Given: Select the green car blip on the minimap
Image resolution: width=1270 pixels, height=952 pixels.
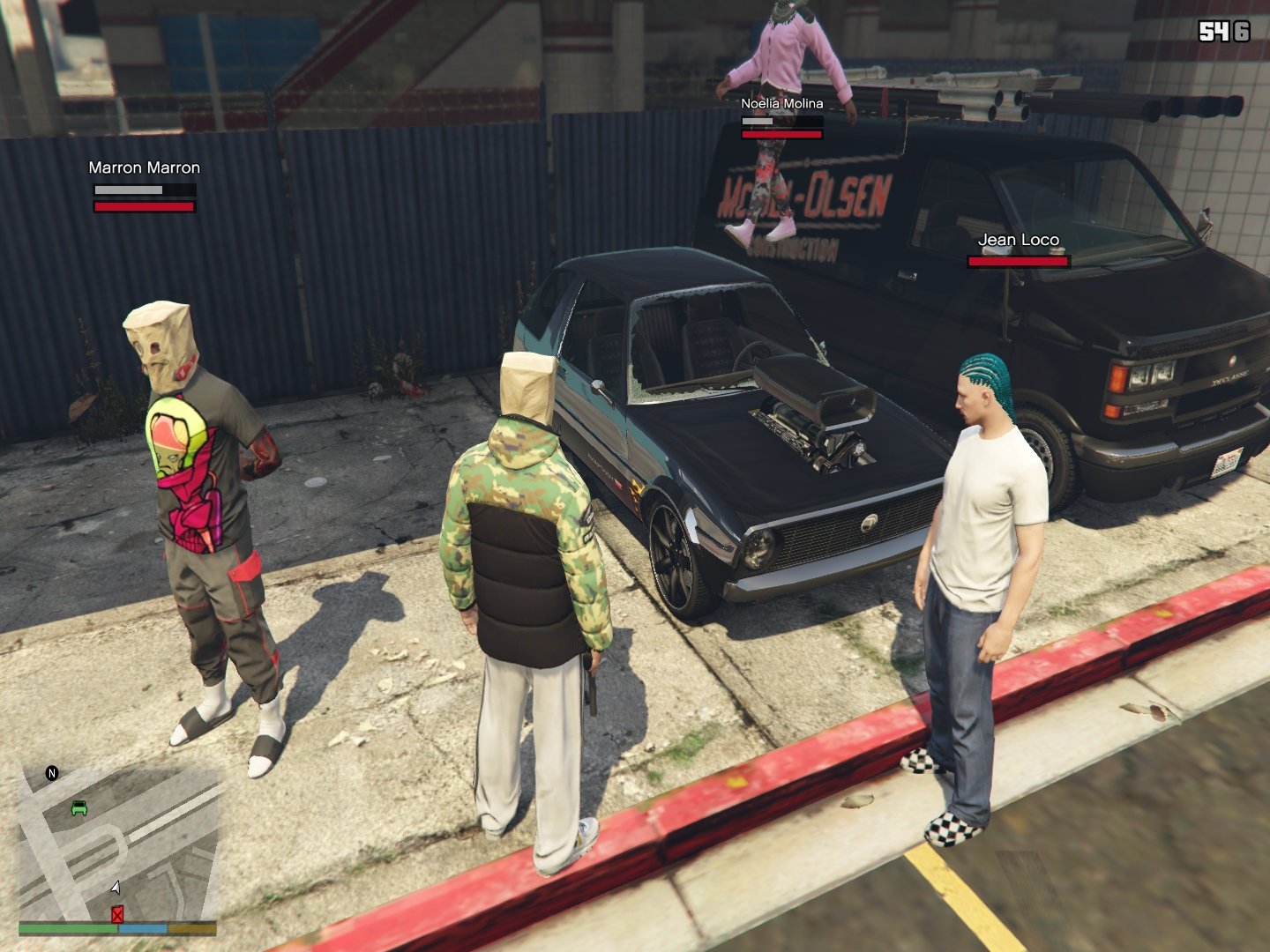Looking at the screenshot, I should 79,807.
